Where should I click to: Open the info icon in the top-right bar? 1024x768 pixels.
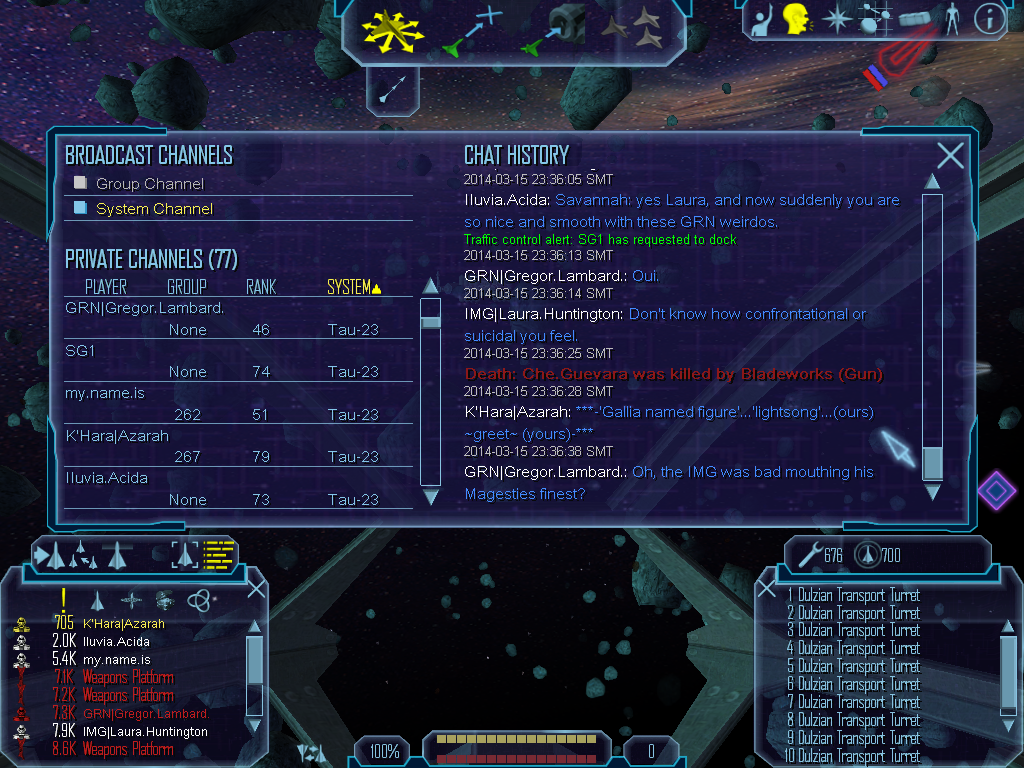(x=989, y=17)
